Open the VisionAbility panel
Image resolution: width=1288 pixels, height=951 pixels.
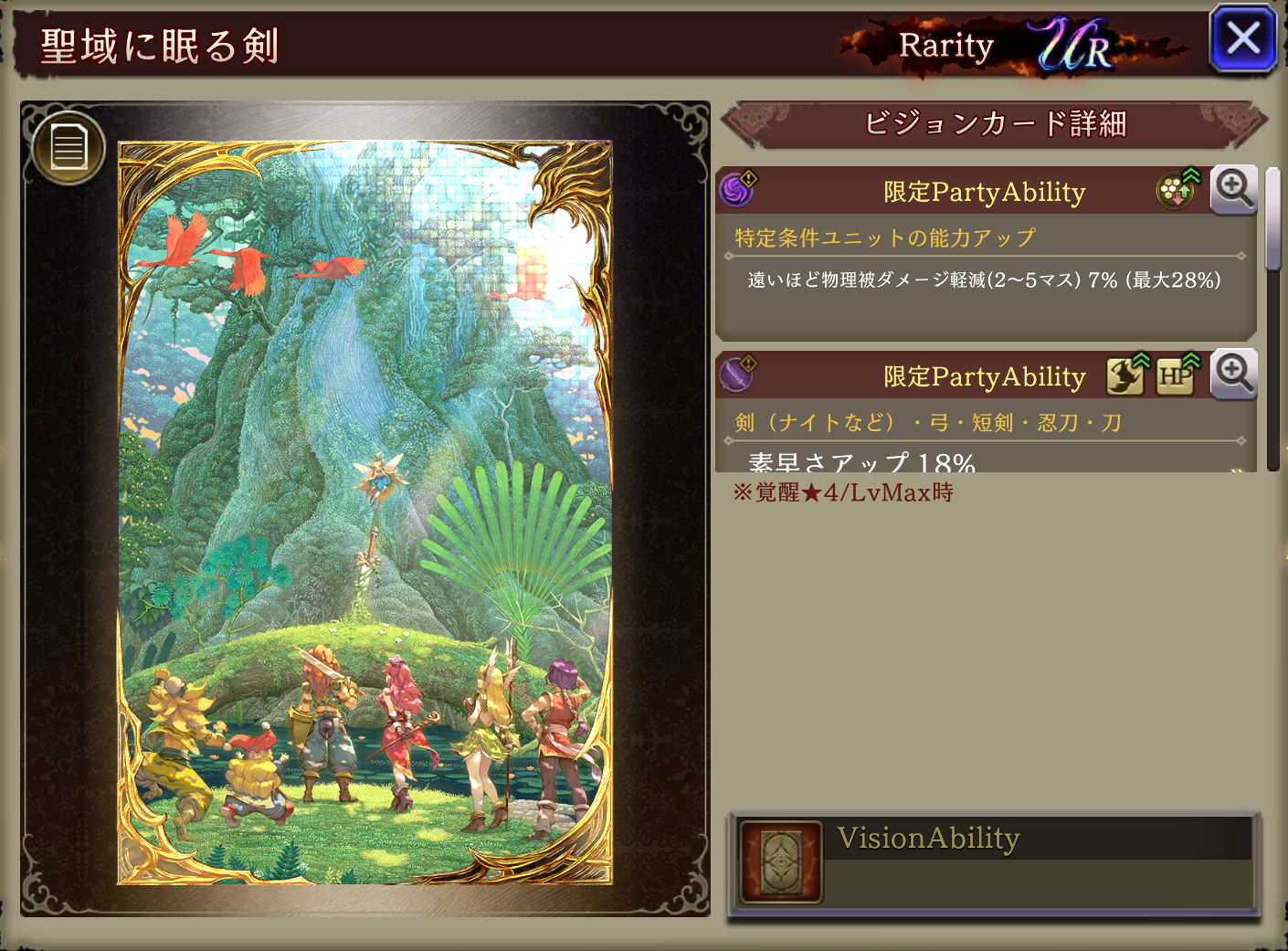(993, 862)
